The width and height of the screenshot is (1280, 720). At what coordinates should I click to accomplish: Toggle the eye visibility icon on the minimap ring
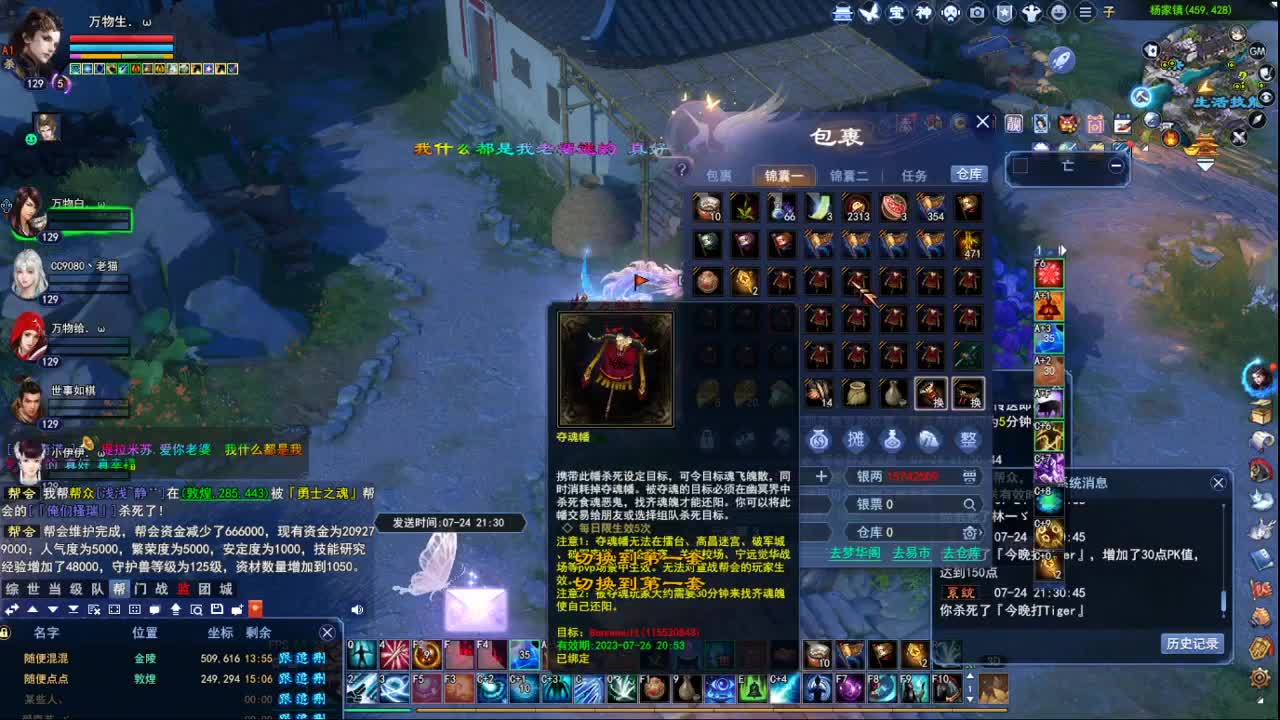[1267, 96]
